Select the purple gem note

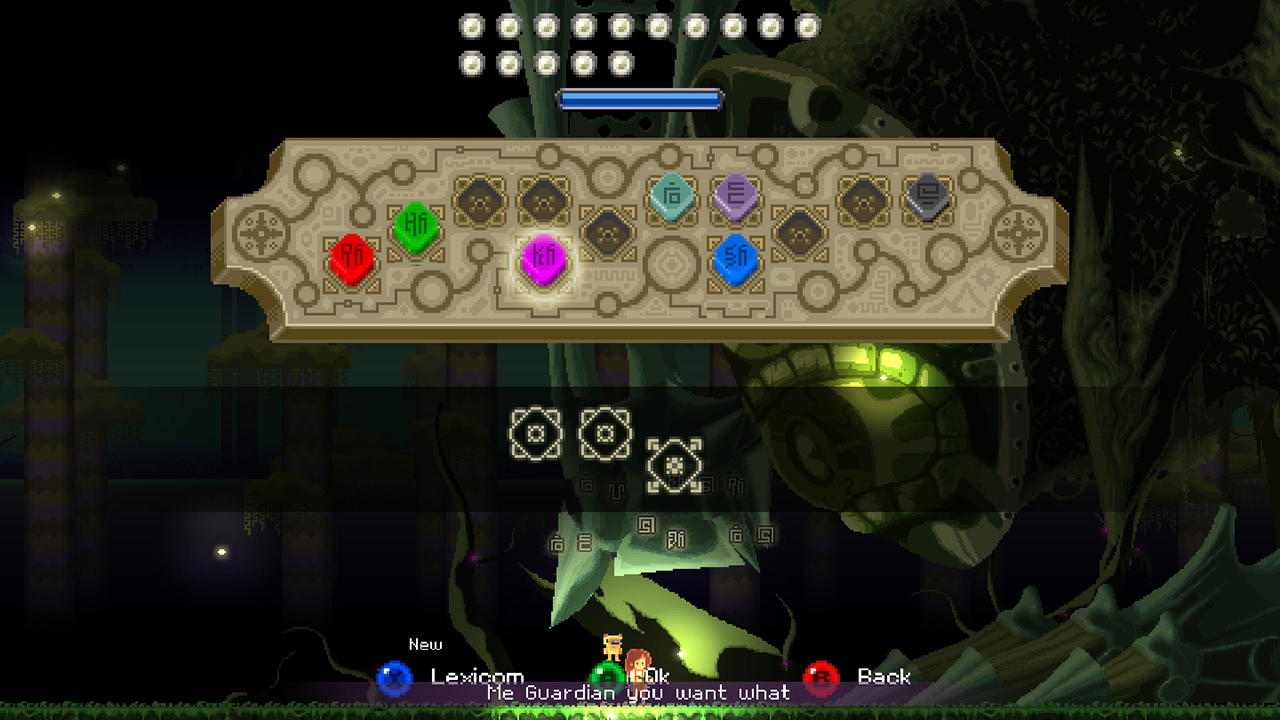click(x=735, y=197)
